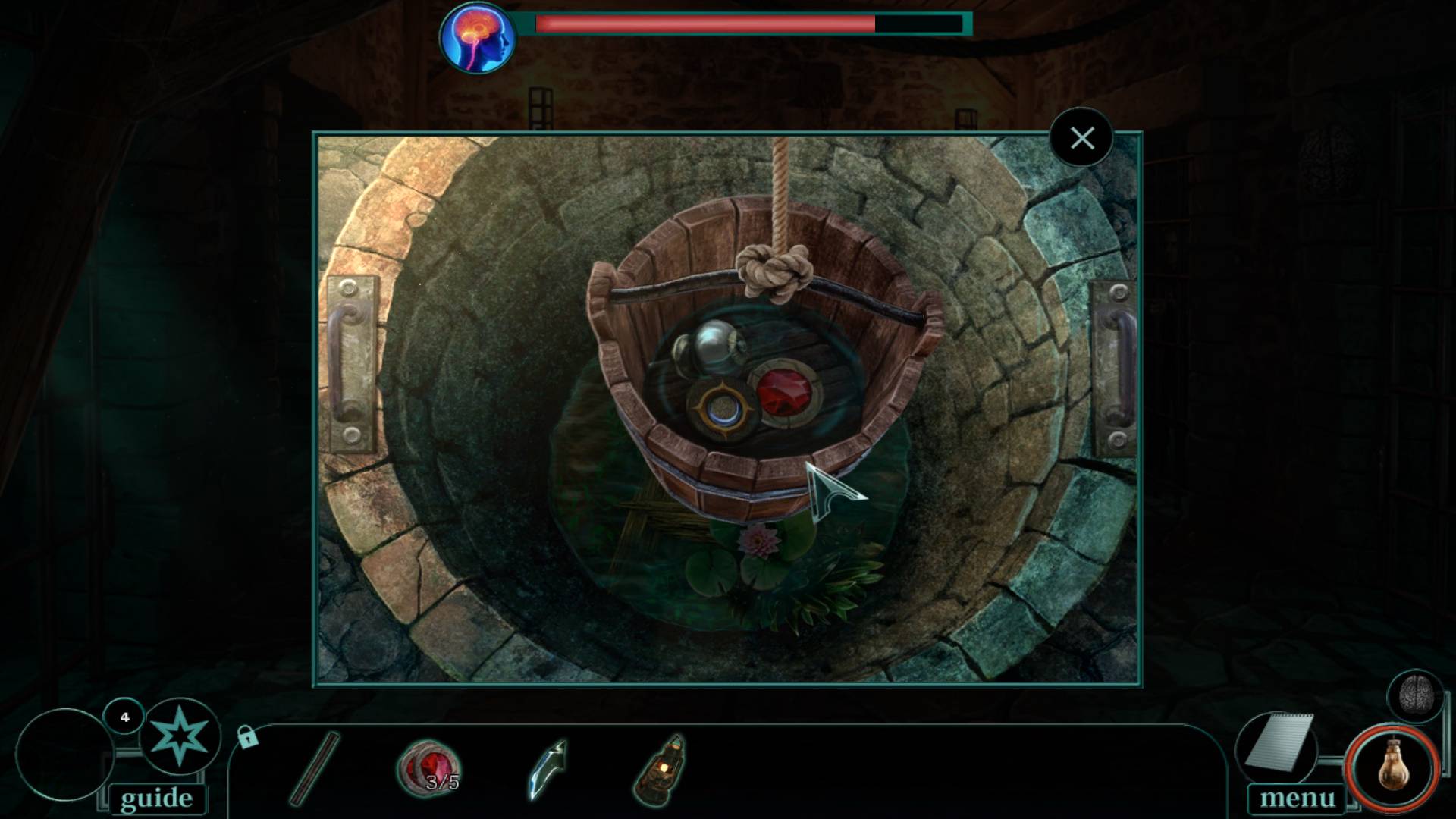
Task: Click the six-pointed star icon
Action: click(179, 736)
